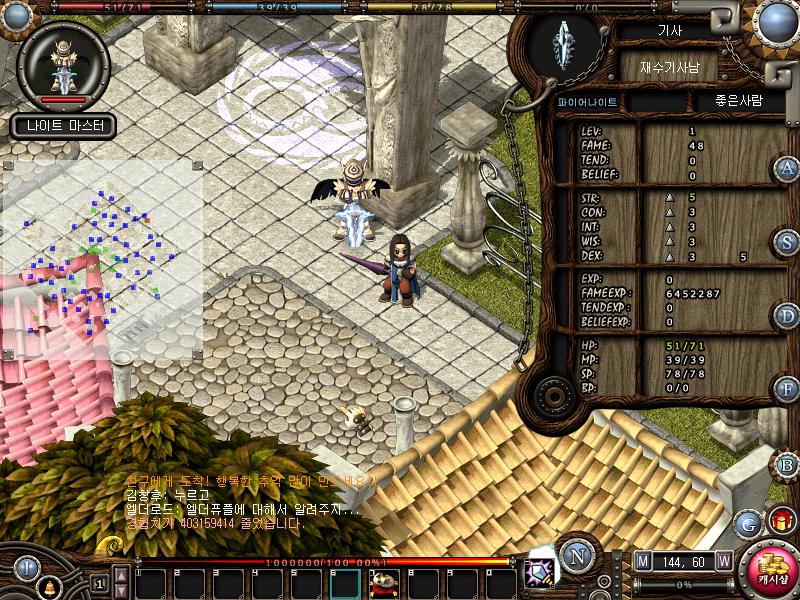Use the item in the hotbar slot

tap(384, 582)
